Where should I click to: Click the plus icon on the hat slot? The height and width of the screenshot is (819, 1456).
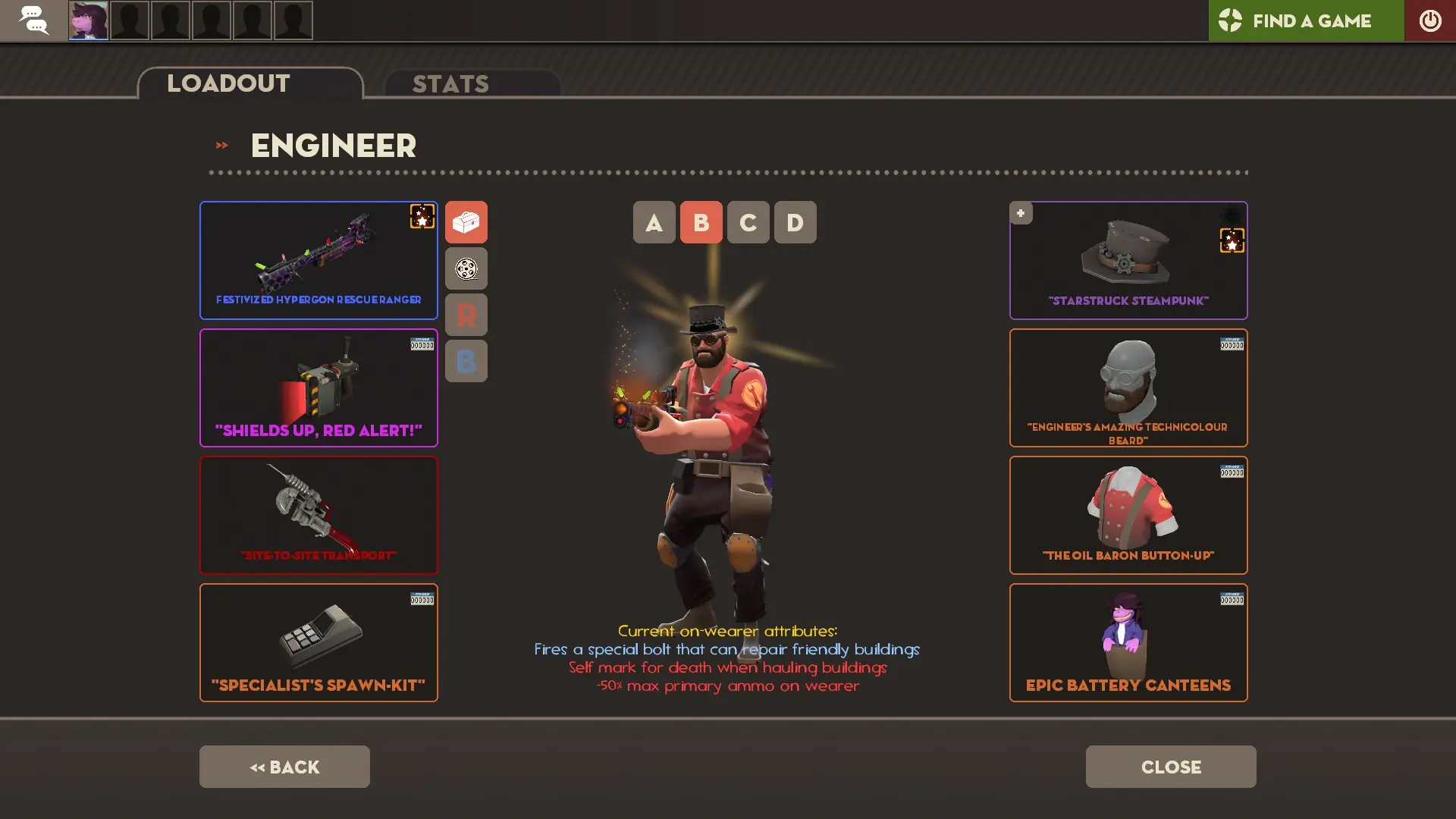(x=1021, y=213)
